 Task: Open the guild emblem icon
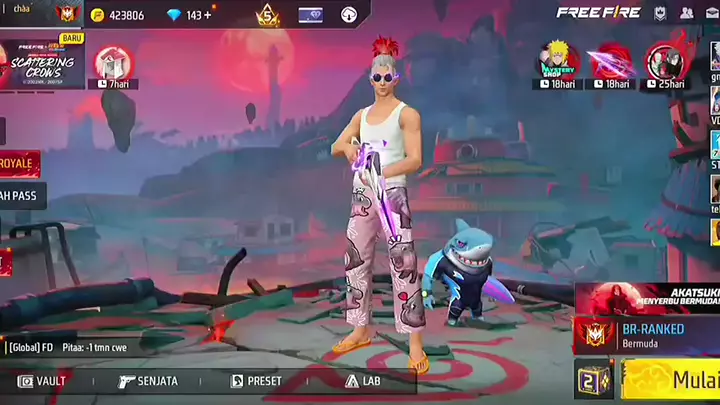coord(660,13)
